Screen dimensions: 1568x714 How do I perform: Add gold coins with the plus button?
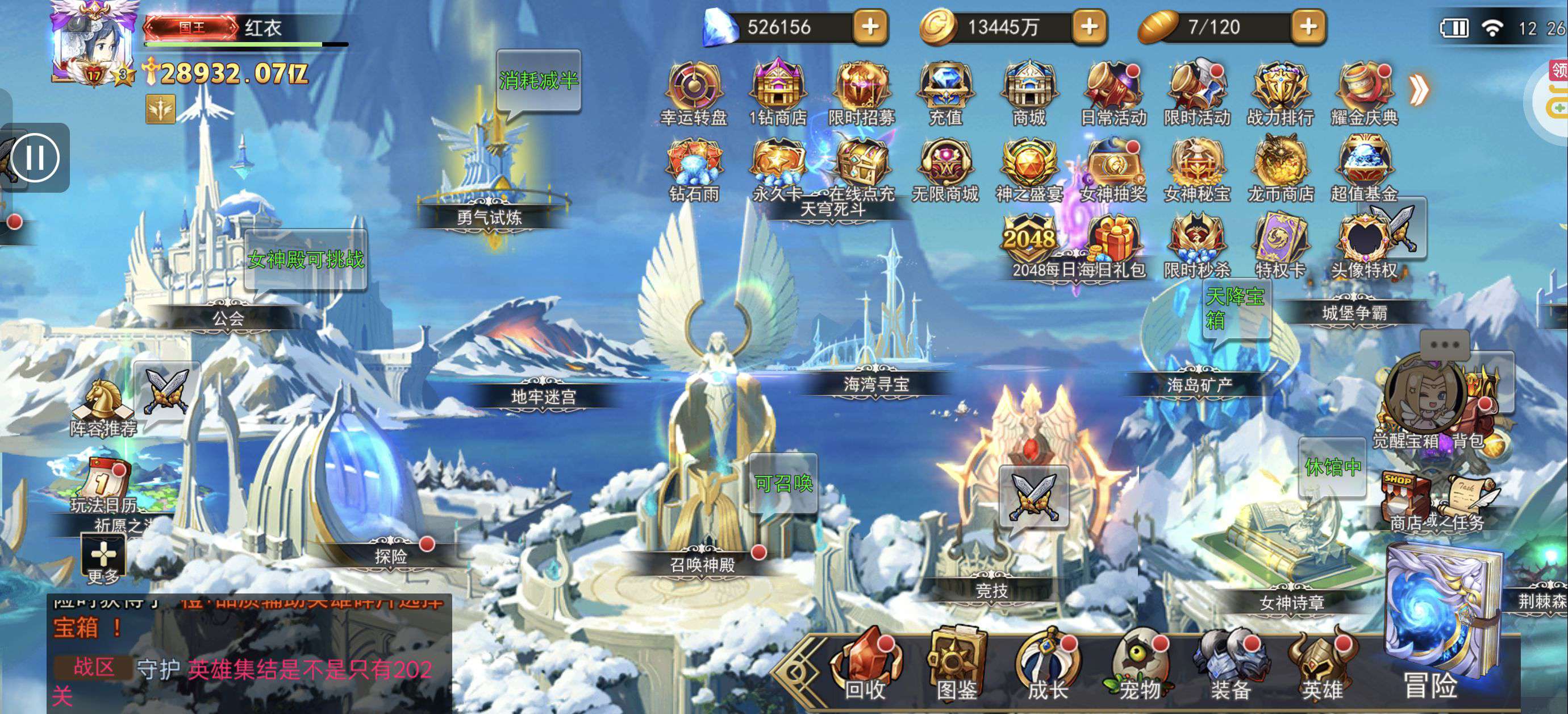pos(1090,27)
